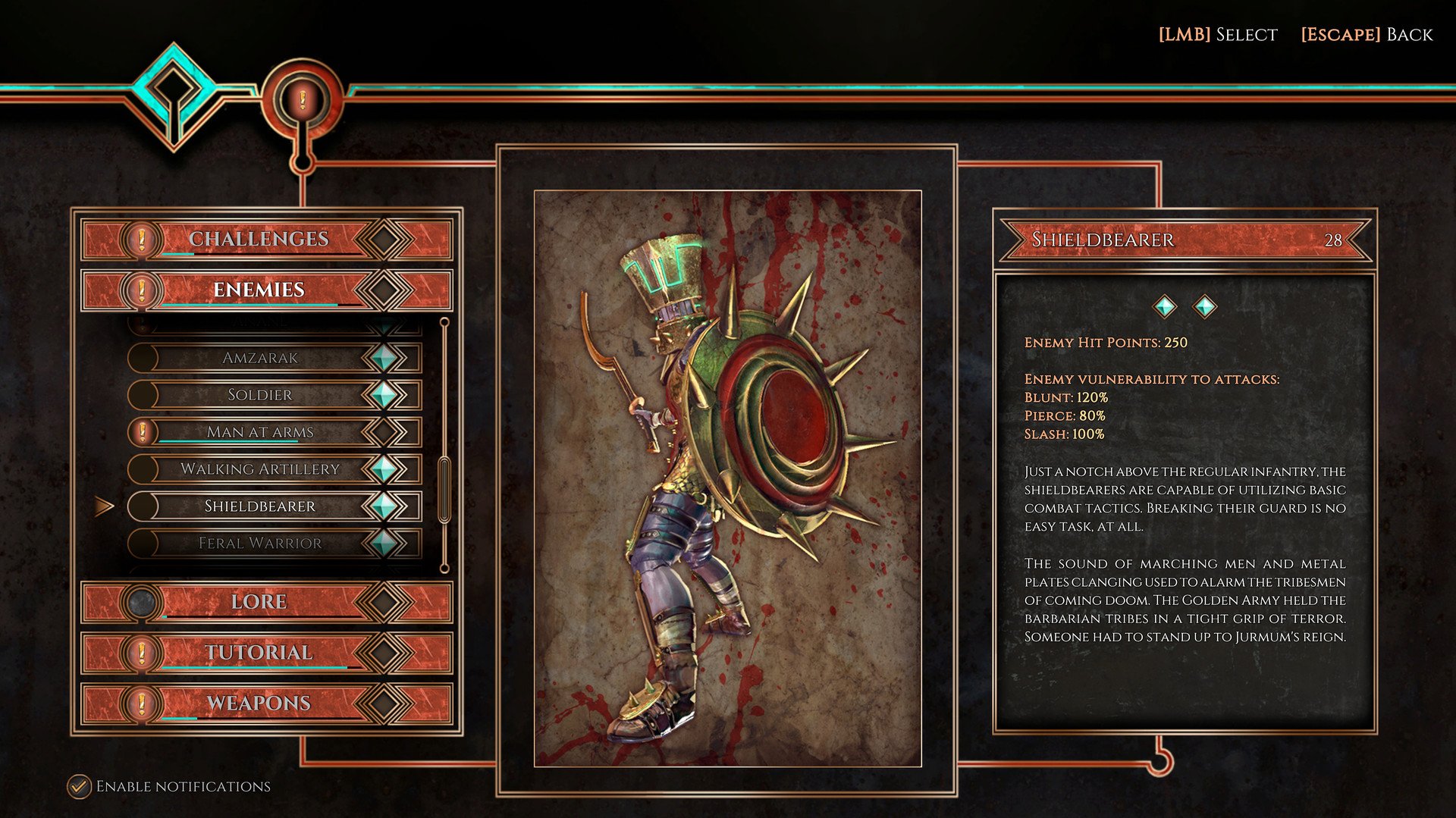Click the round exclamation tab icon
The width and height of the screenshot is (1456, 818).
(303, 99)
